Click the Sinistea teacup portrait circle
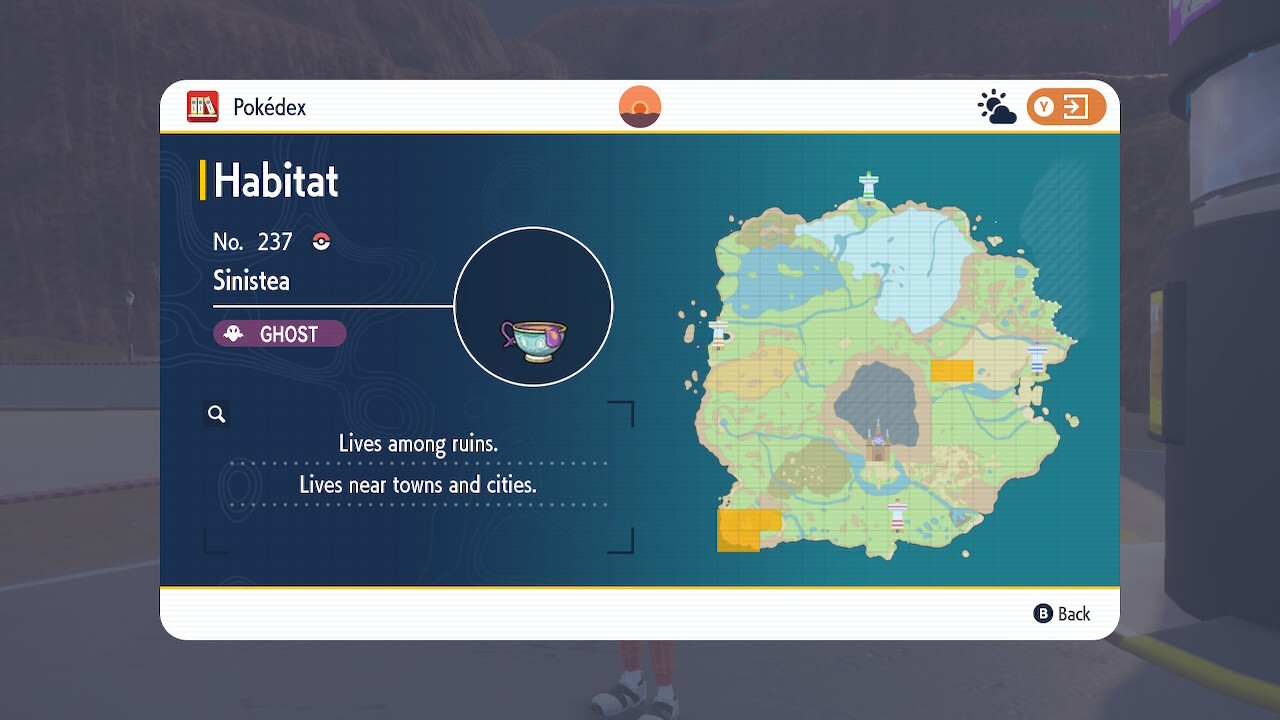 [533, 306]
